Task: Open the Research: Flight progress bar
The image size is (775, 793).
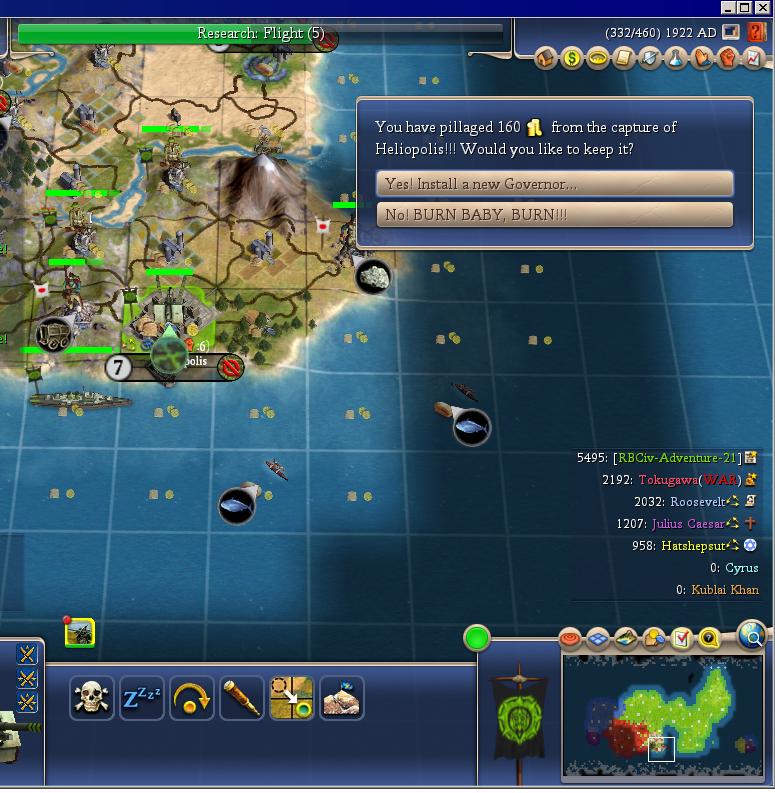Action: tap(260, 34)
